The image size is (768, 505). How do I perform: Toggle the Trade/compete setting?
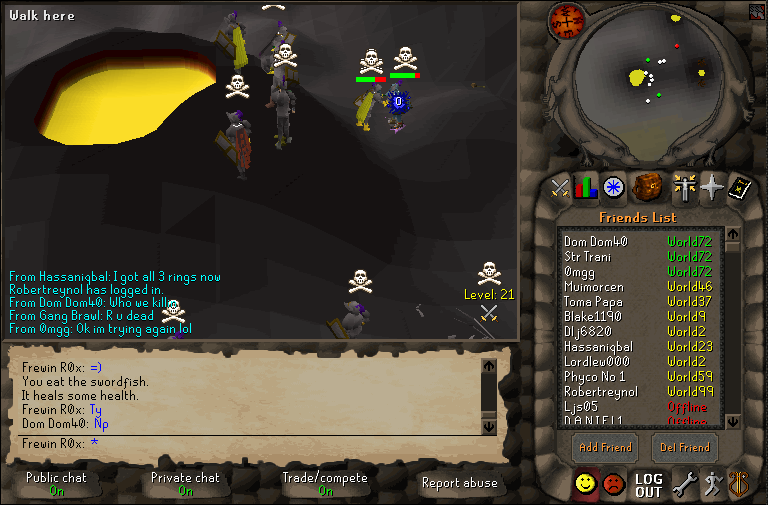326,484
